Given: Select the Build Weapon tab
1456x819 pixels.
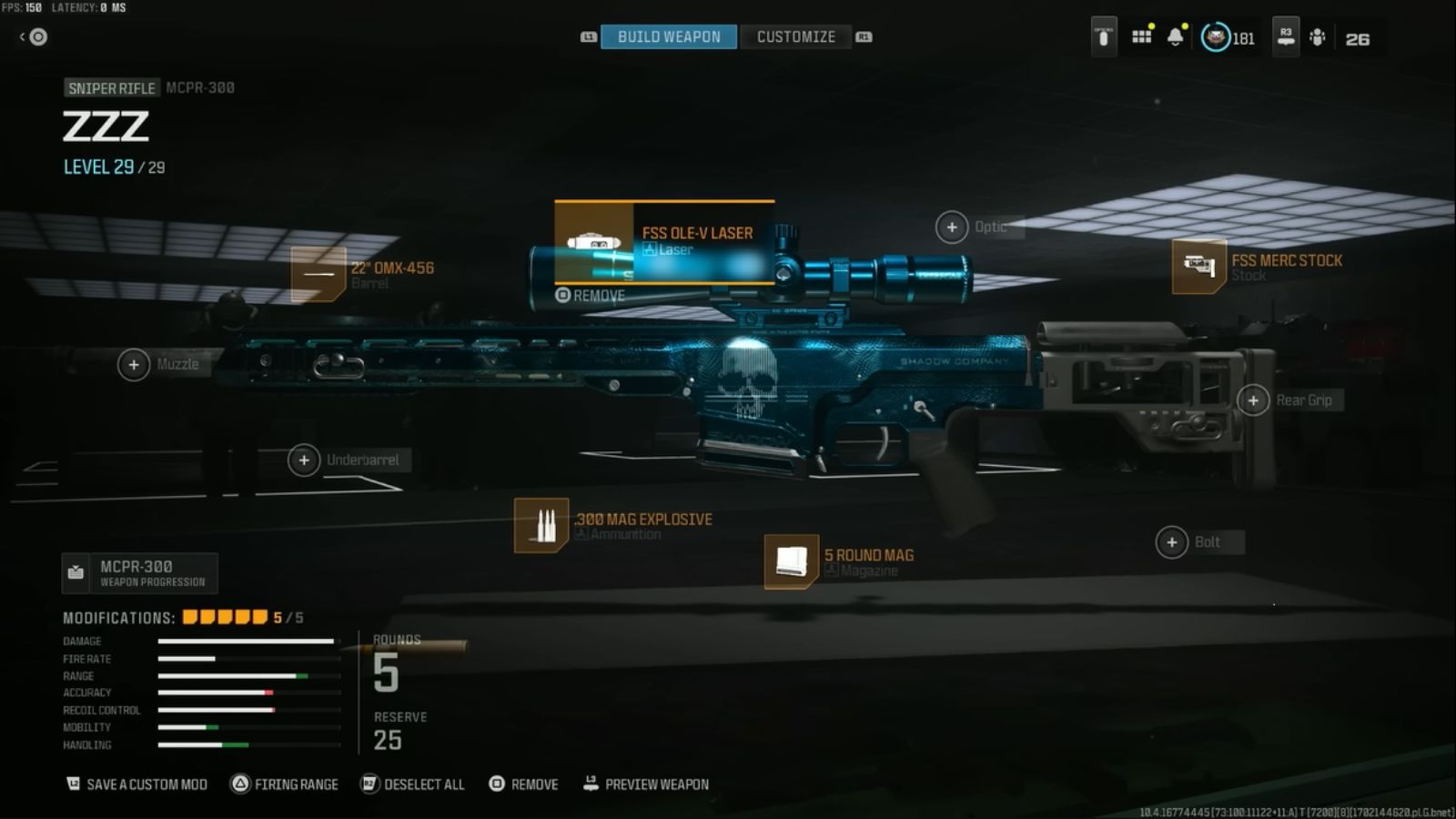Looking at the screenshot, I should point(668,36).
